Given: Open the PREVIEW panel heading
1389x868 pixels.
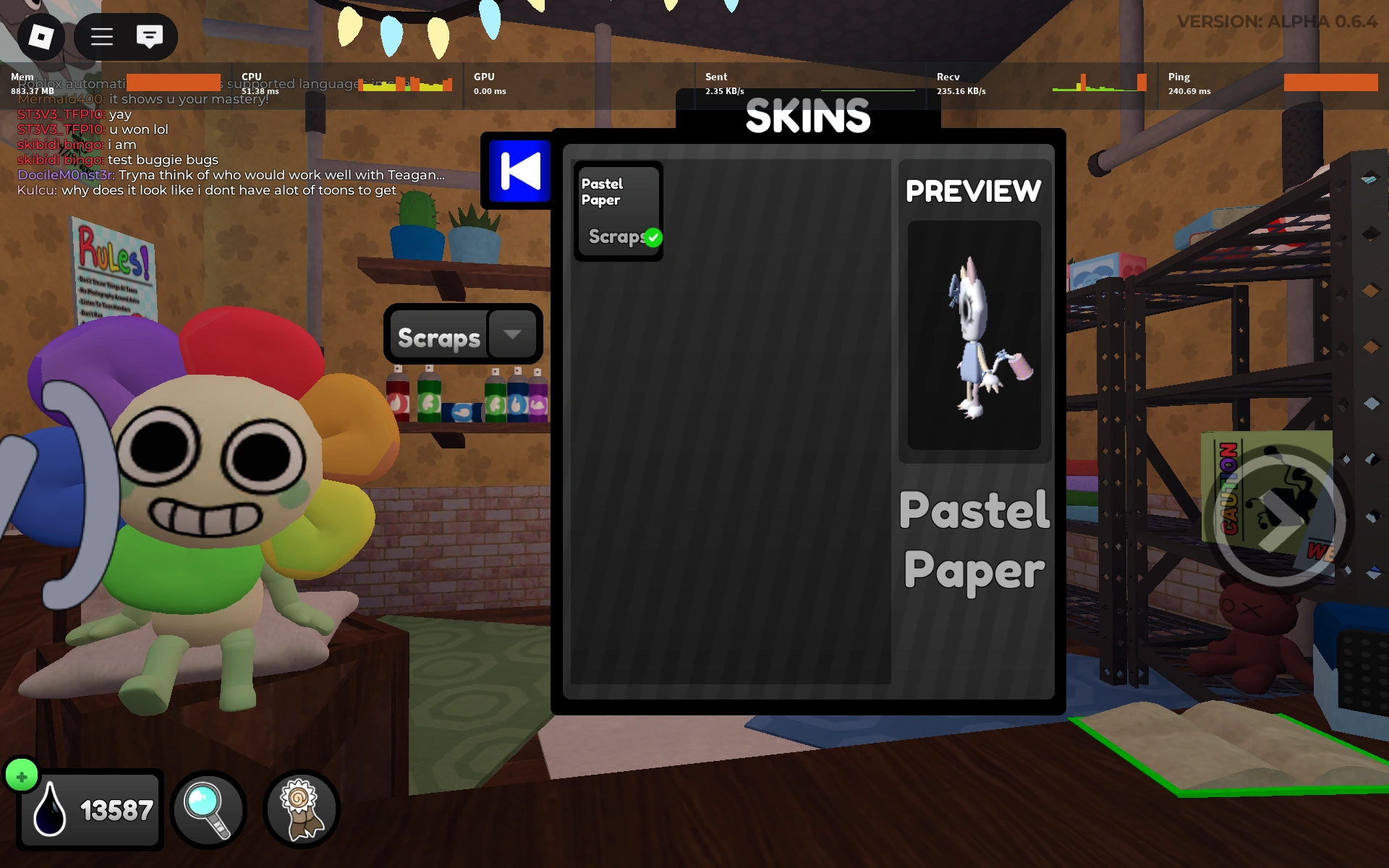Looking at the screenshot, I should [974, 190].
